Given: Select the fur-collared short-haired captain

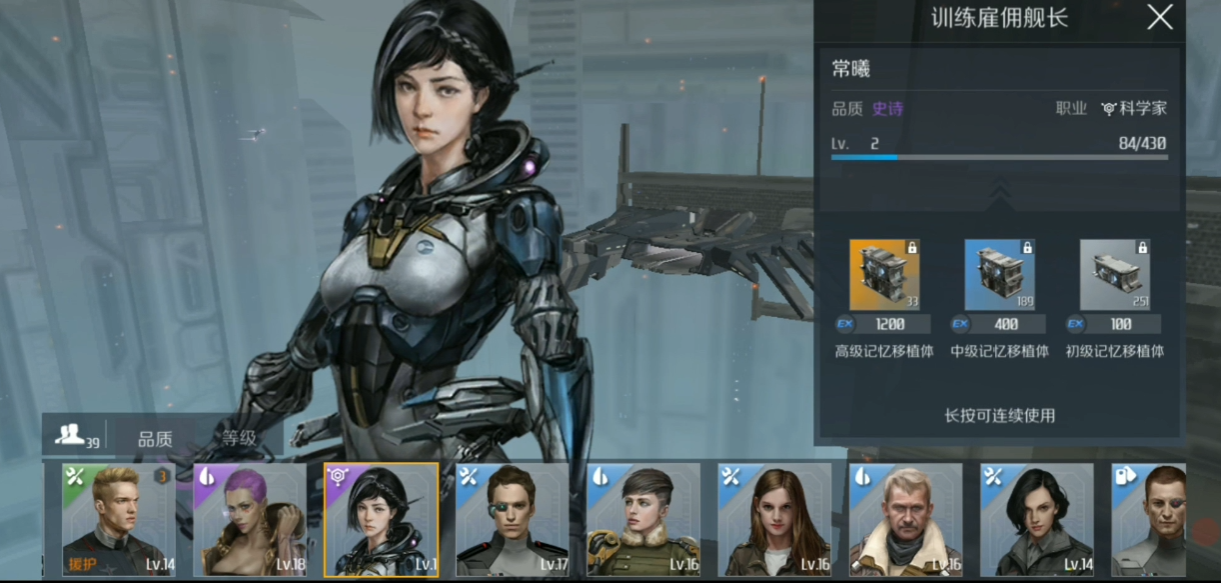Looking at the screenshot, I should (x=643, y=520).
